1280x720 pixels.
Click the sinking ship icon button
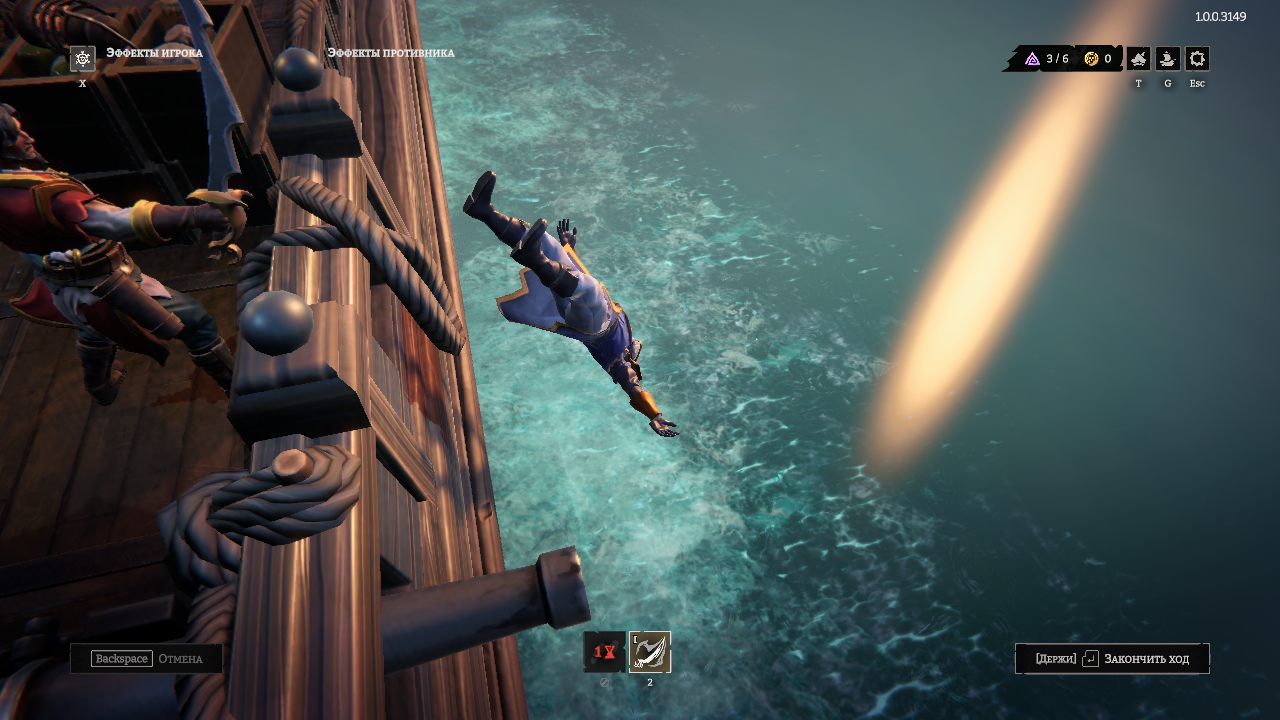[x=1138, y=59]
